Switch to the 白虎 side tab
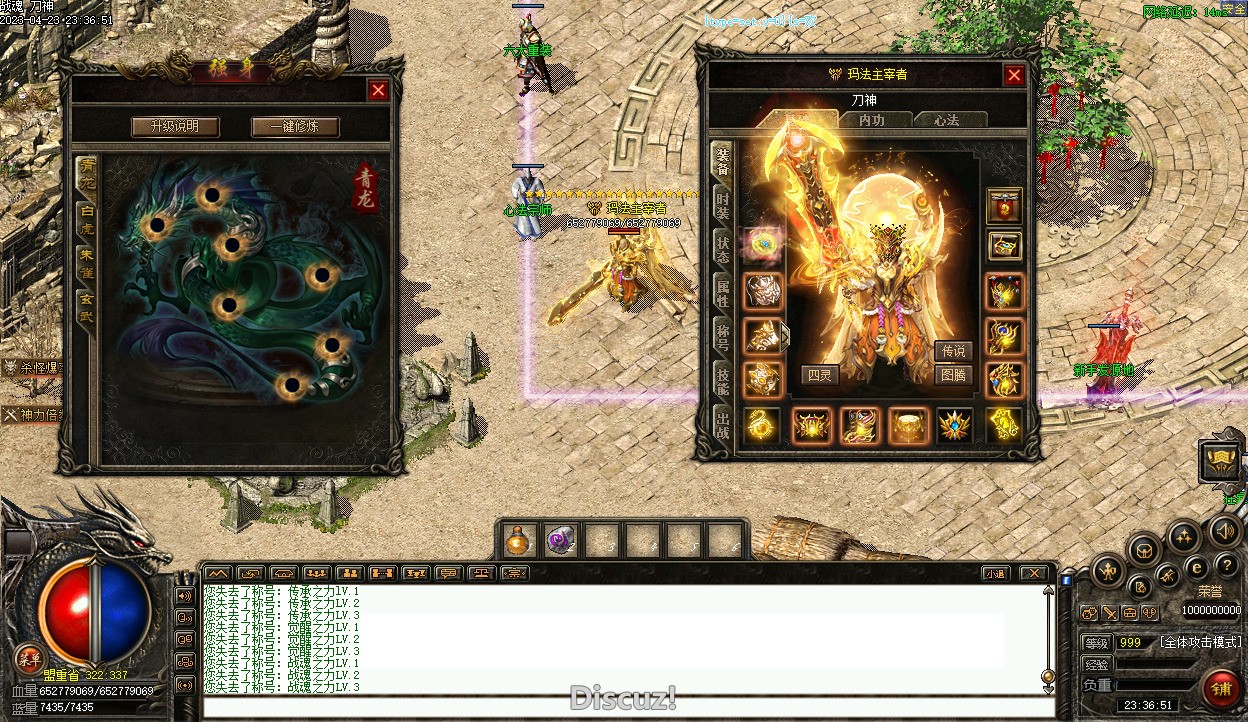This screenshot has height=722, width=1248. 87,217
